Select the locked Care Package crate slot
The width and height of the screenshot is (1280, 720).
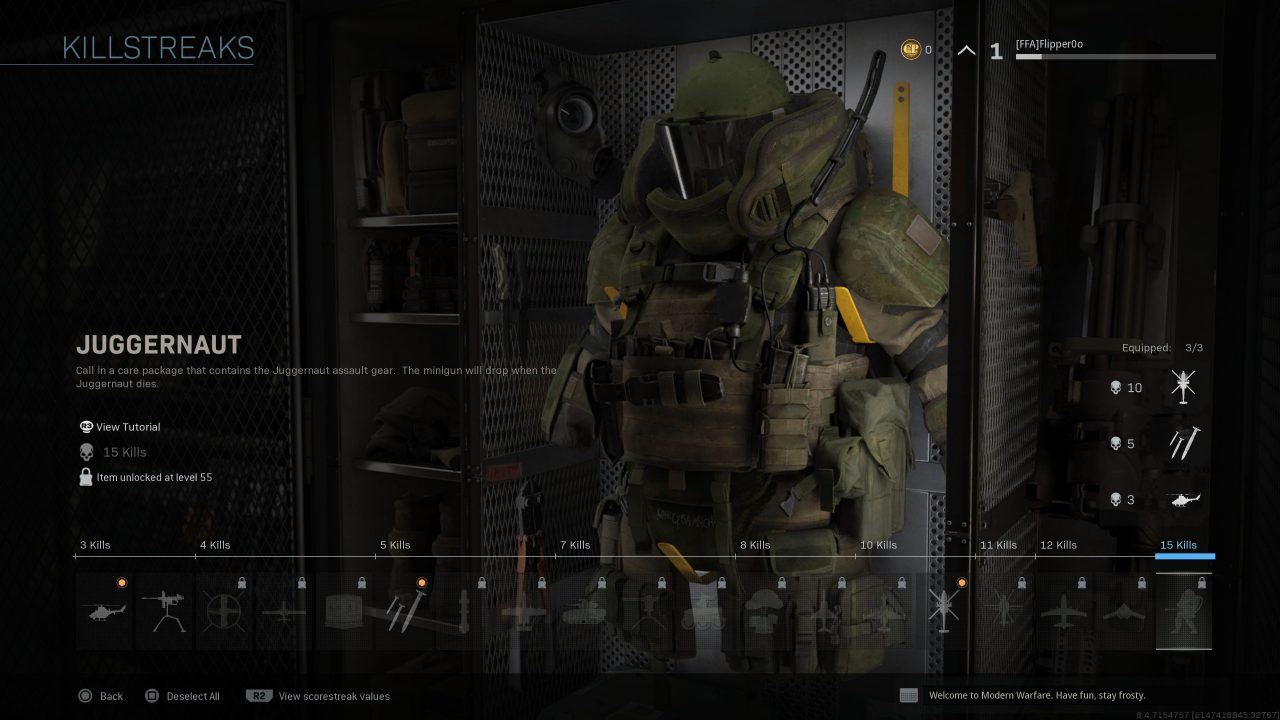(344, 611)
